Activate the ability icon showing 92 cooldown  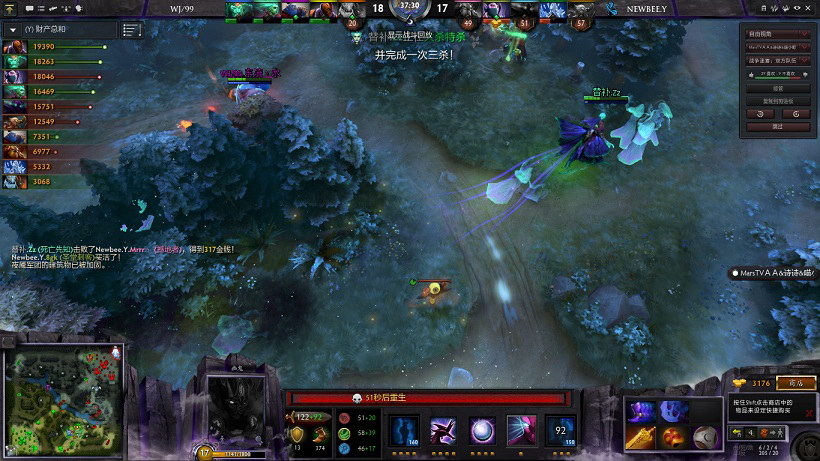tap(560, 431)
